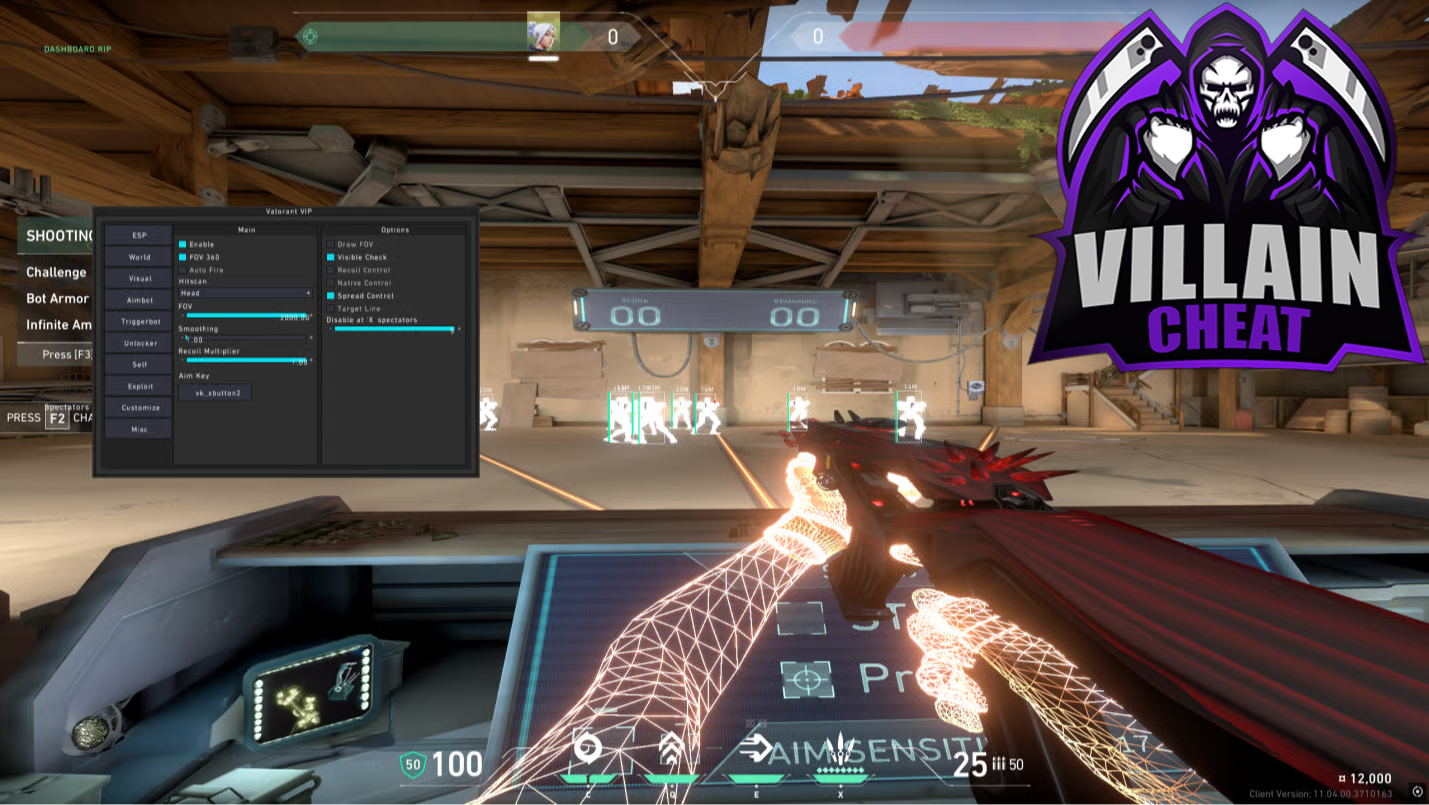Select the Visual tab
1429x805 pixels.
[139, 279]
